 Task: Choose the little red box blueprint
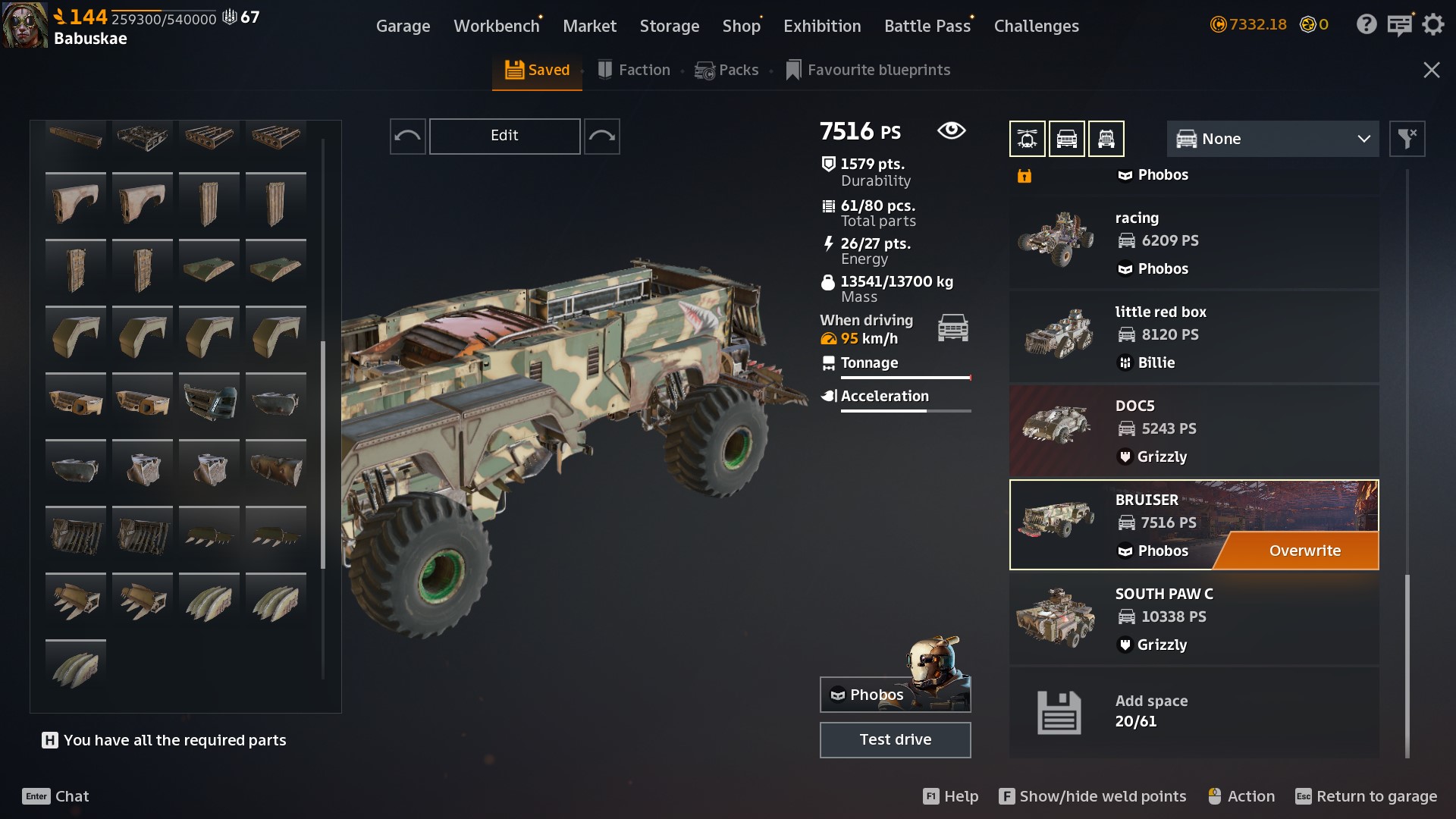point(1194,336)
